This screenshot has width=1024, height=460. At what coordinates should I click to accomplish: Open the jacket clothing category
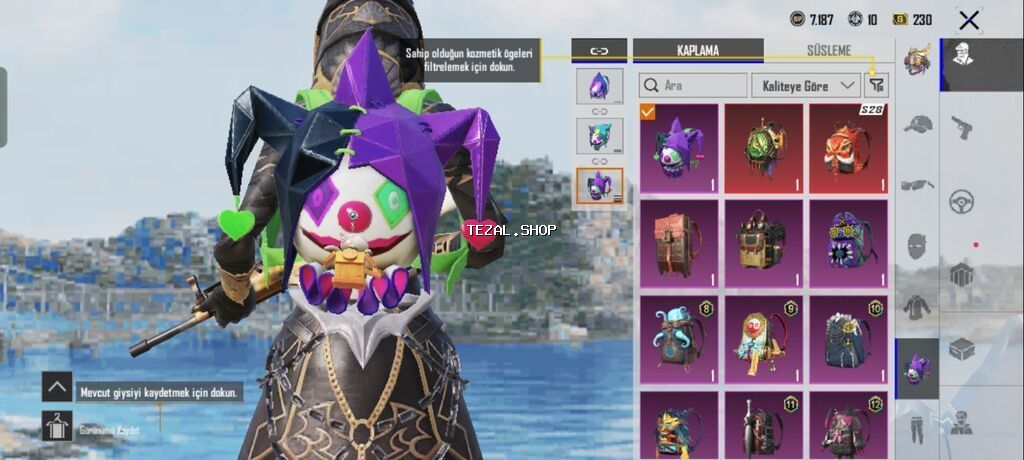tap(917, 306)
